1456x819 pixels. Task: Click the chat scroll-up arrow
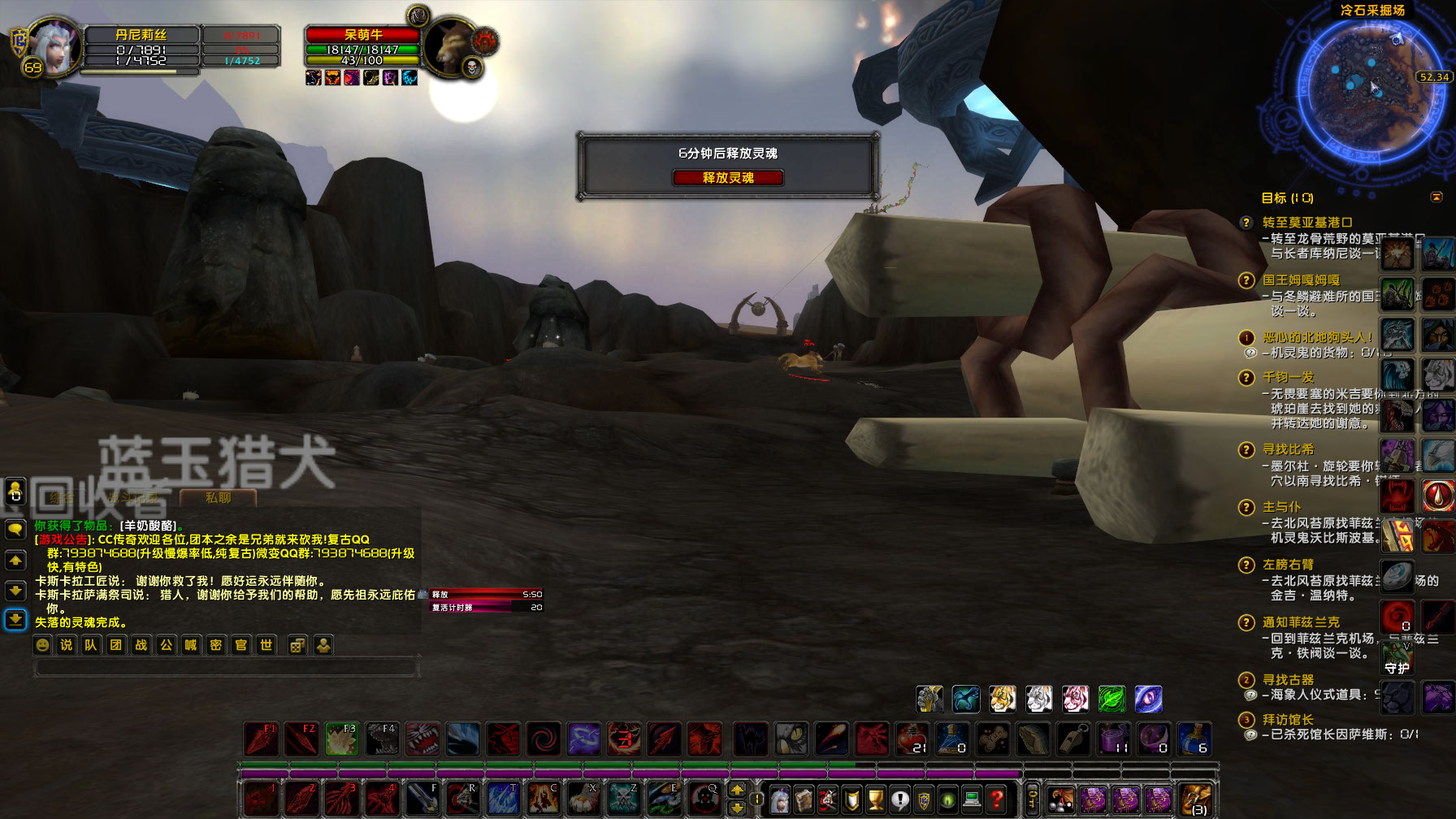click(x=15, y=561)
